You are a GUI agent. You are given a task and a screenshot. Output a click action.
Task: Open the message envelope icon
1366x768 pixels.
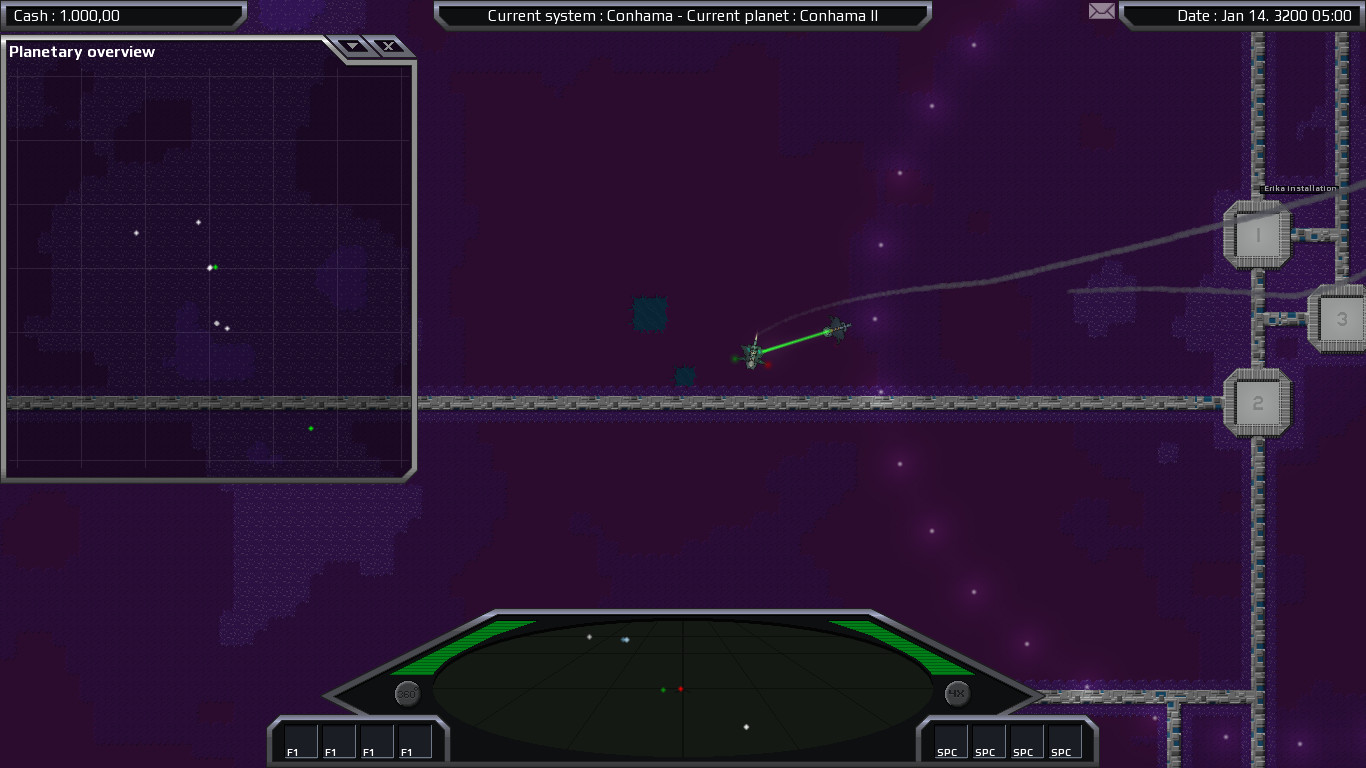(x=1101, y=11)
